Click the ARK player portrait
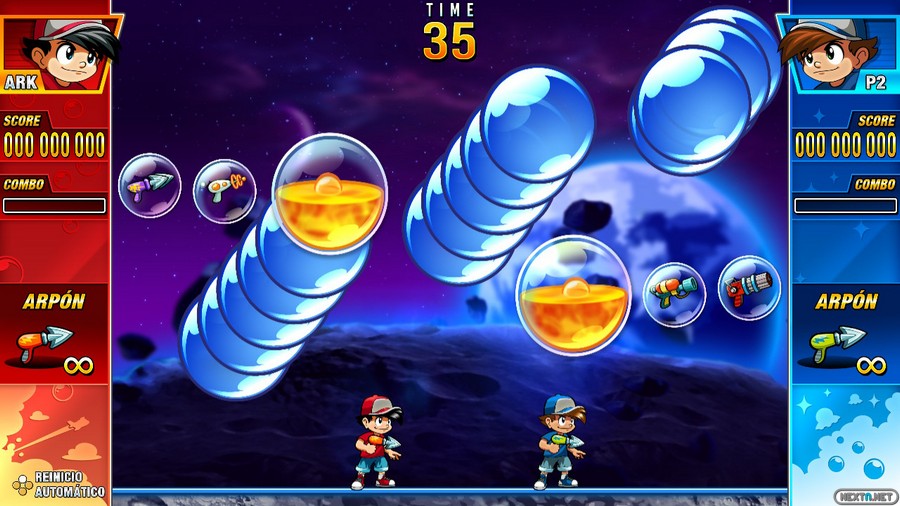Viewport: 900px width, 506px height. [x=60, y=50]
